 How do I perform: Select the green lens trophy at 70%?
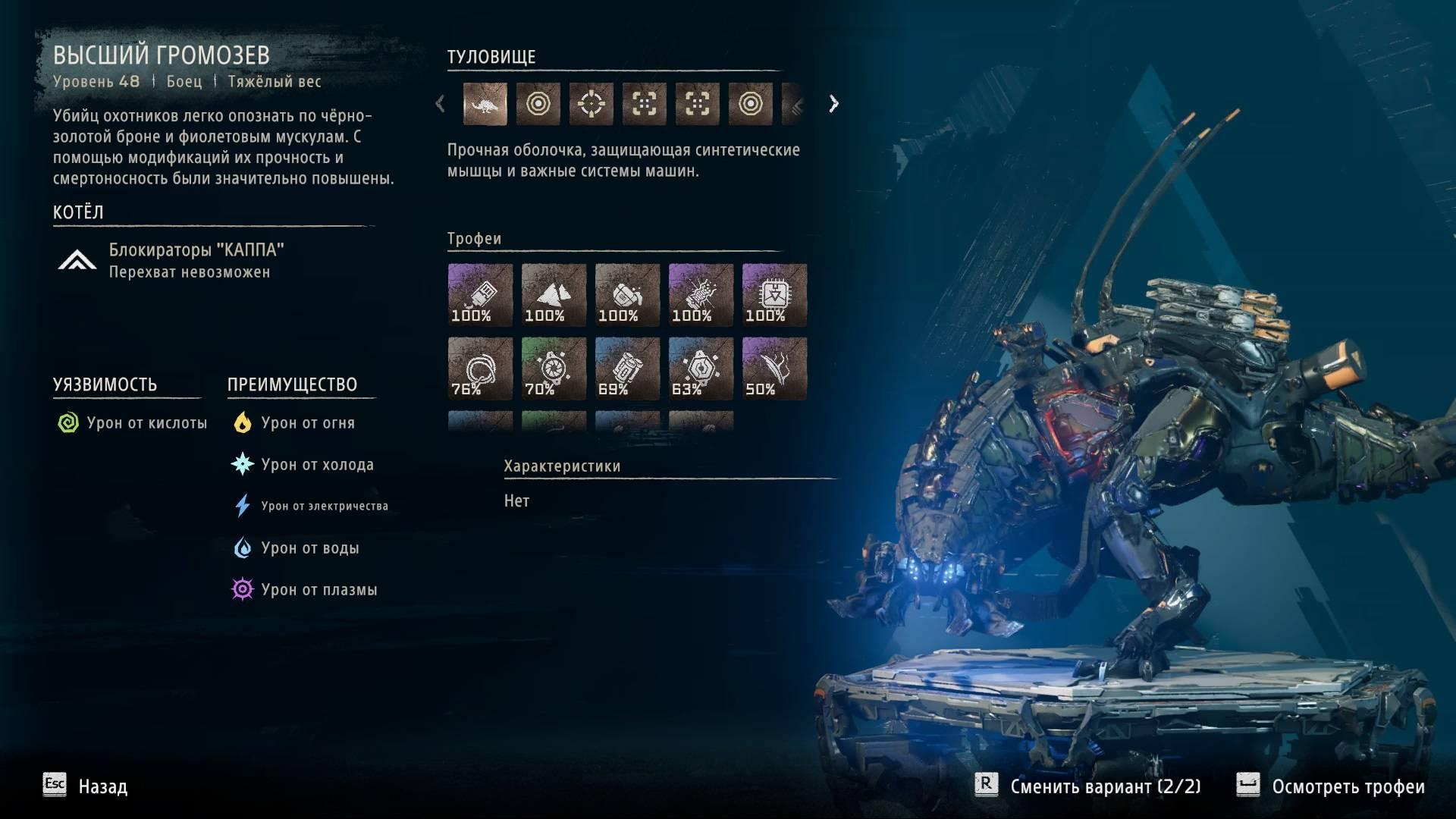click(554, 369)
